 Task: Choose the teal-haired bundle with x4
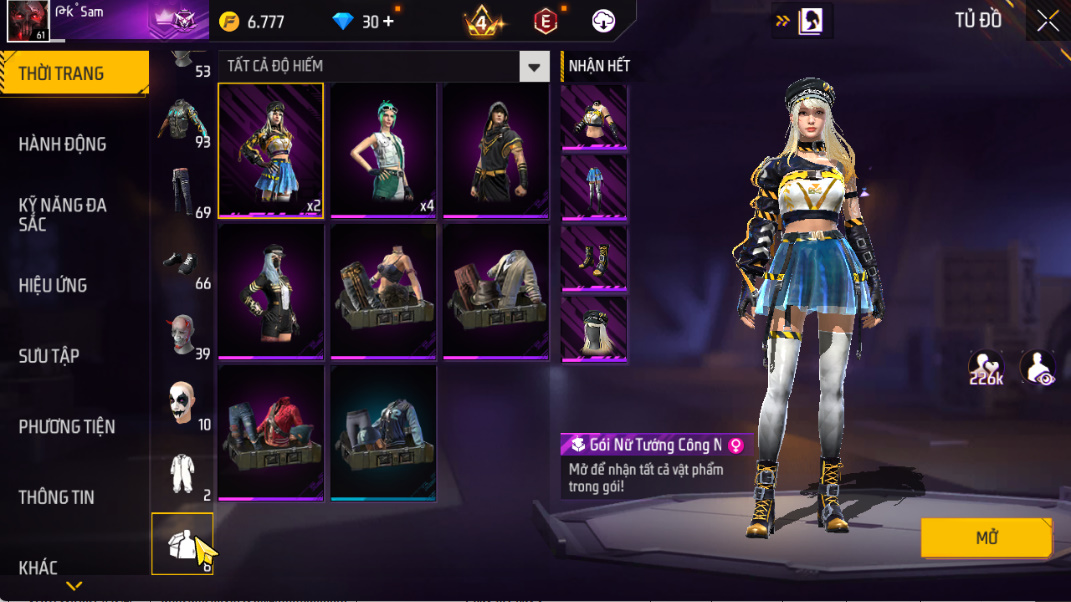pyautogui.click(x=384, y=150)
